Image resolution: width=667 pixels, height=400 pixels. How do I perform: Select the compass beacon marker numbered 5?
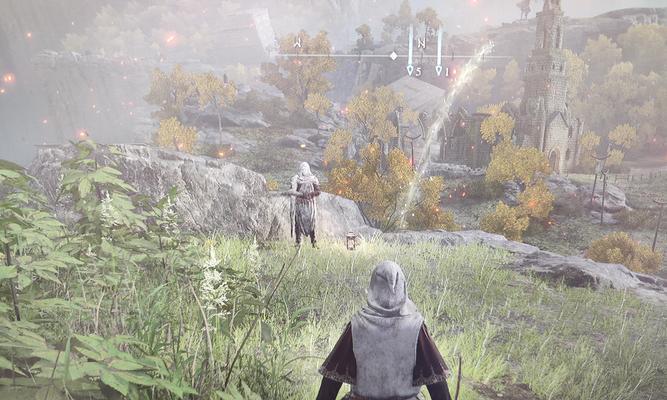tap(411, 69)
